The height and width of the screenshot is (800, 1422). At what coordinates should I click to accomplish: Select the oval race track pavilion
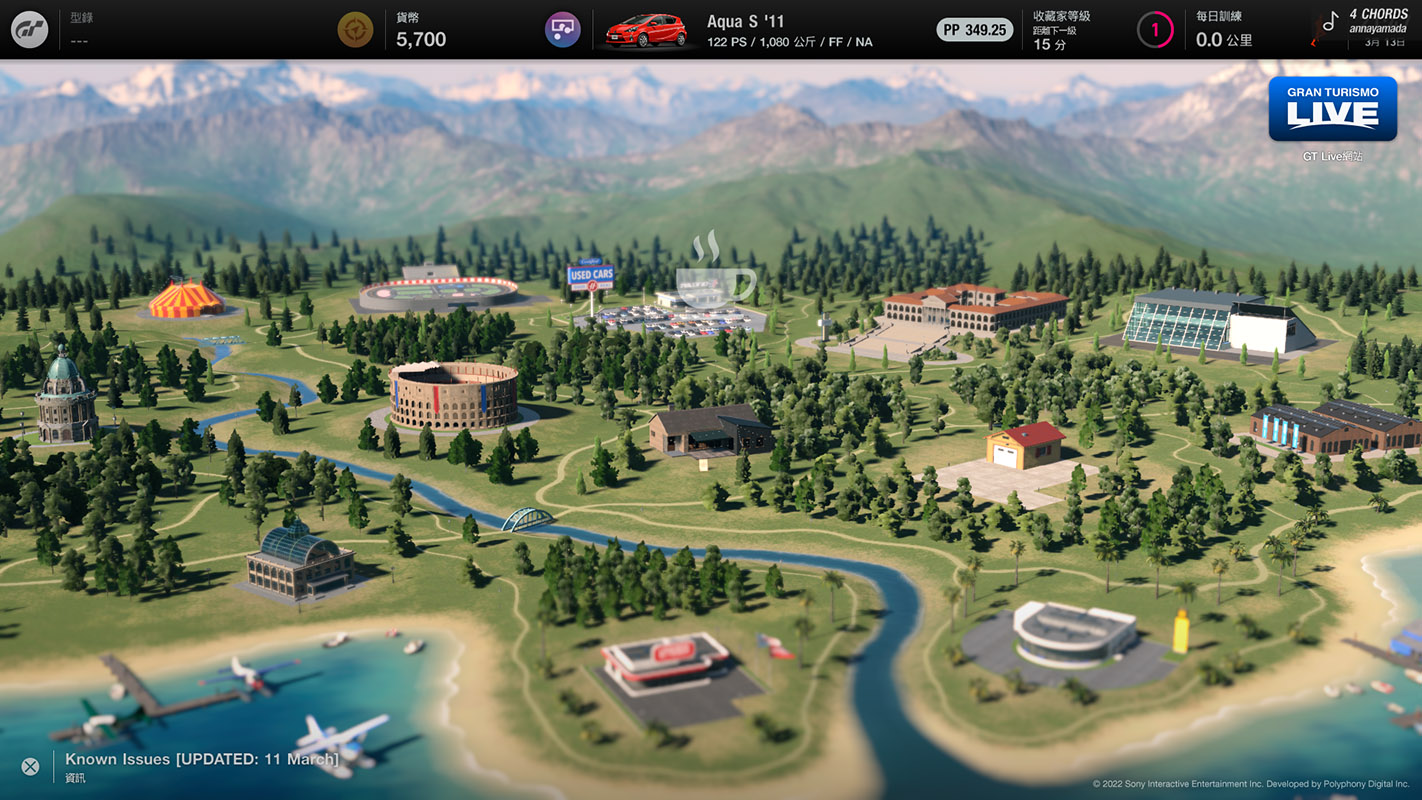(438, 290)
